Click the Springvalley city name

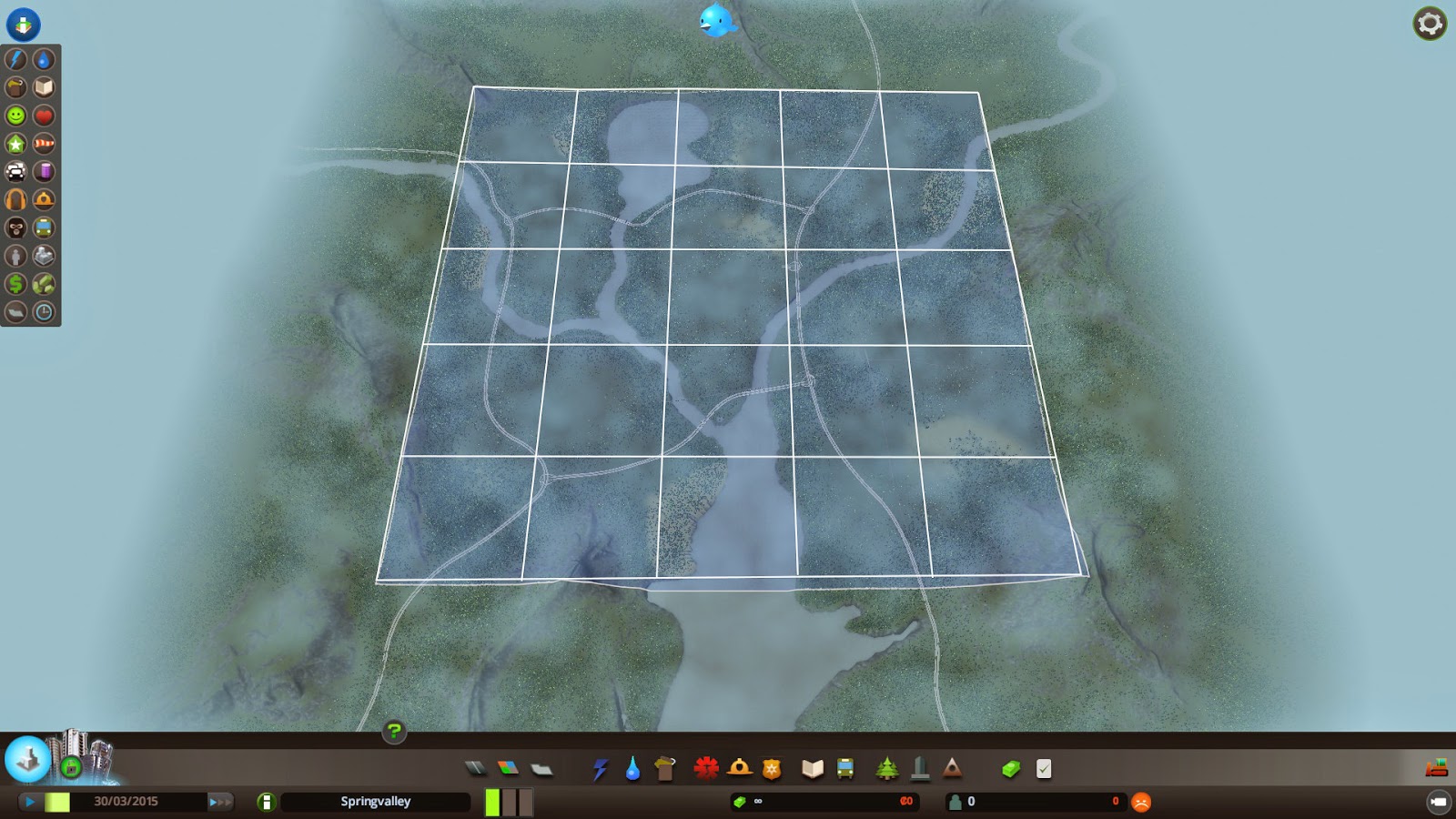click(x=374, y=802)
